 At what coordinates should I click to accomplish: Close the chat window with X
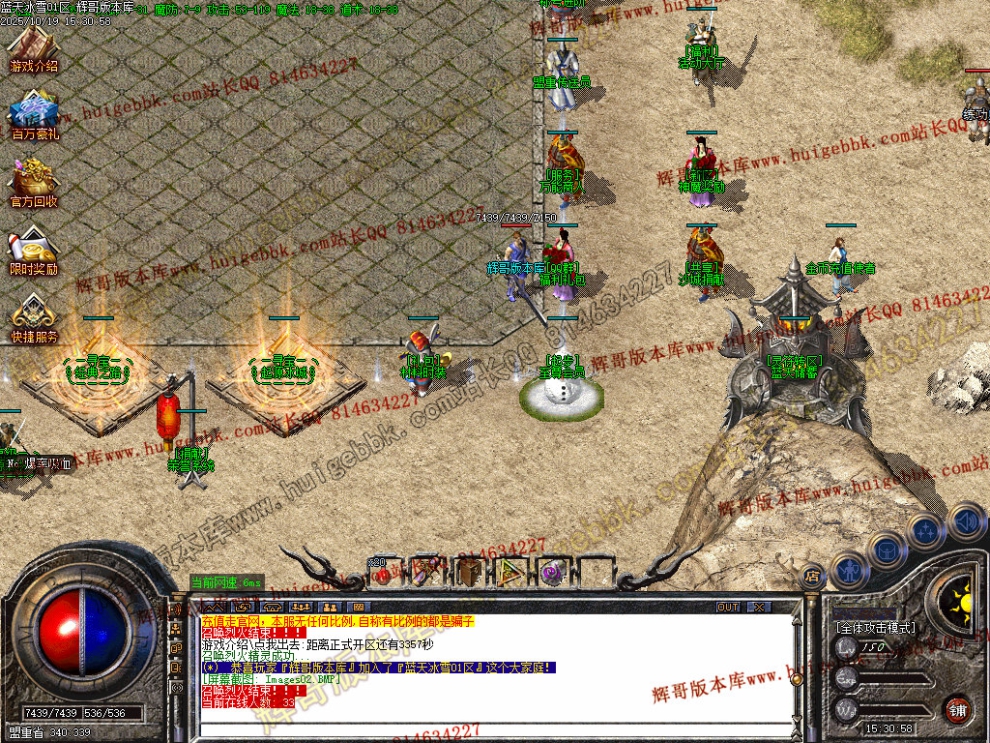pyautogui.click(x=759, y=607)
